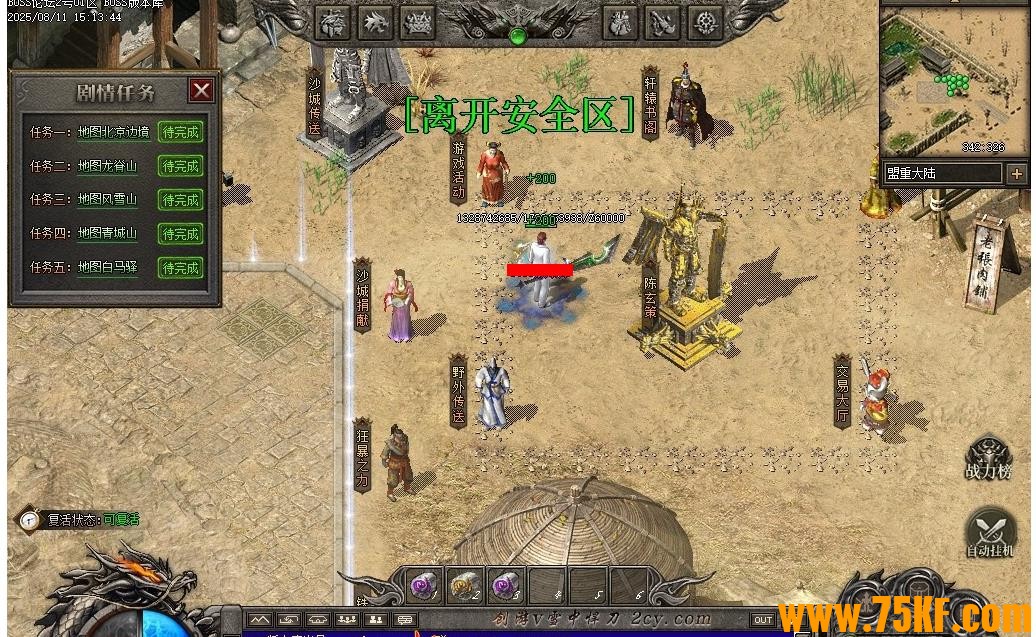The height and width of the screenshot is (637, 1036).
Task: Close the 剧情任务 quest panel
Action: tap(202, 91)
